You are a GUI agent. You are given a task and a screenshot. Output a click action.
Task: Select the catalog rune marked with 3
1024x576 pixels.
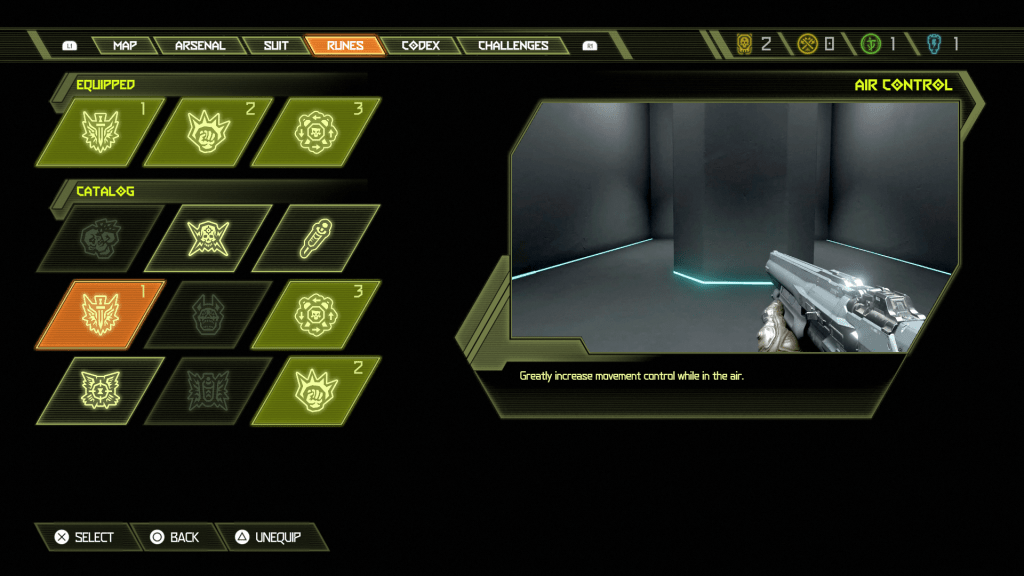click(x=317, y=314)
